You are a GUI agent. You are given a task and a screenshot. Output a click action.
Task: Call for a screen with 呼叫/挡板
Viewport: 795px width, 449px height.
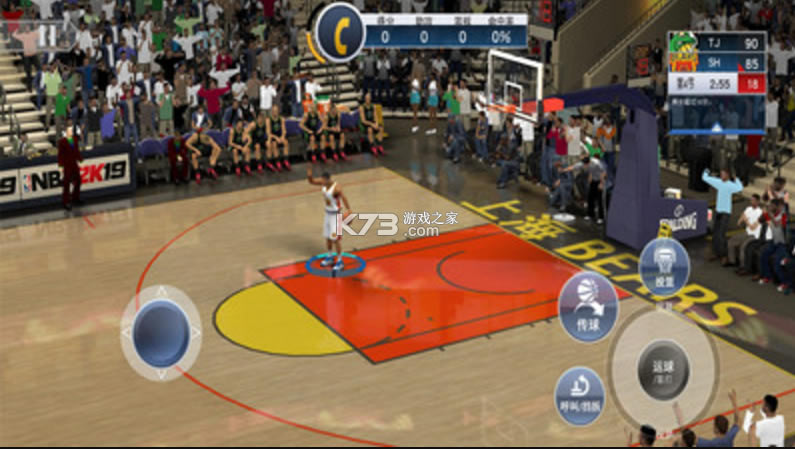(579, 393)
